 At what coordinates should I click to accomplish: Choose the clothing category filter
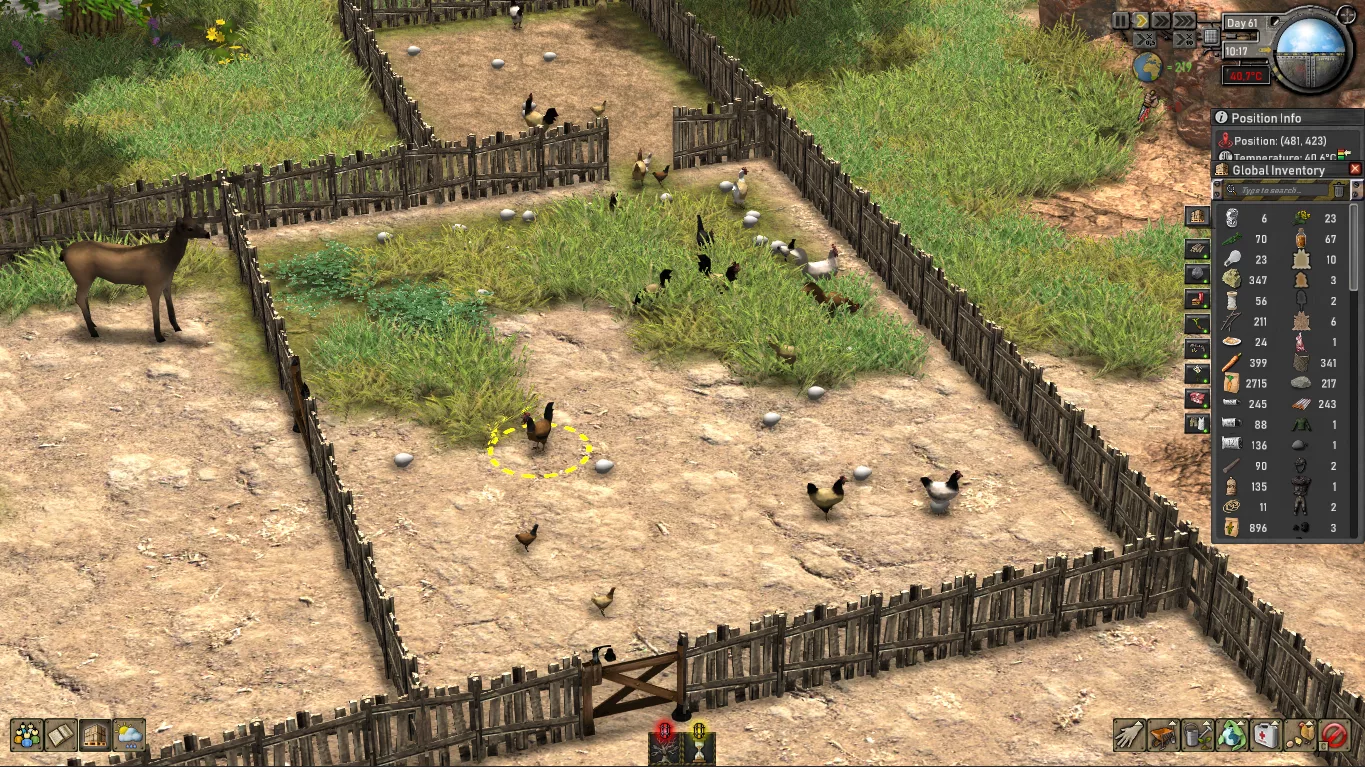[x=1197, y=424]
